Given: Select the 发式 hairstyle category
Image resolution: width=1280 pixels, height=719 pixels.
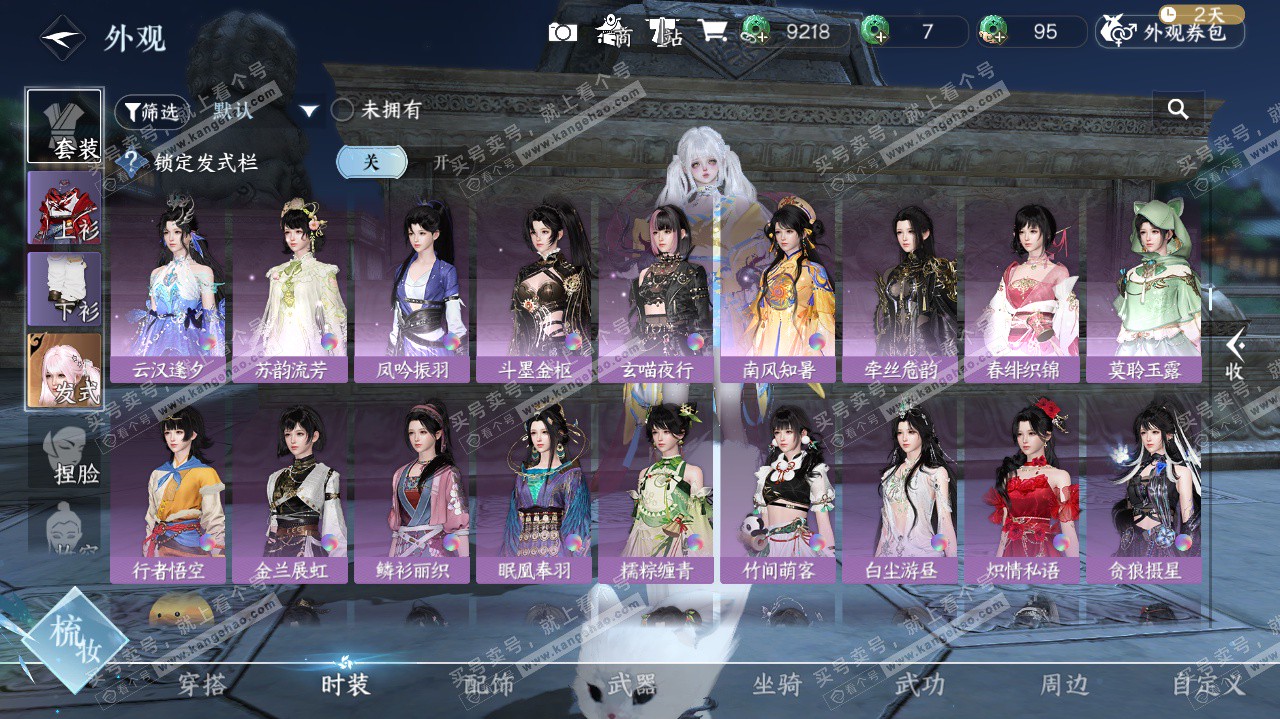Looking at the screenshot, I should [65, 371].
